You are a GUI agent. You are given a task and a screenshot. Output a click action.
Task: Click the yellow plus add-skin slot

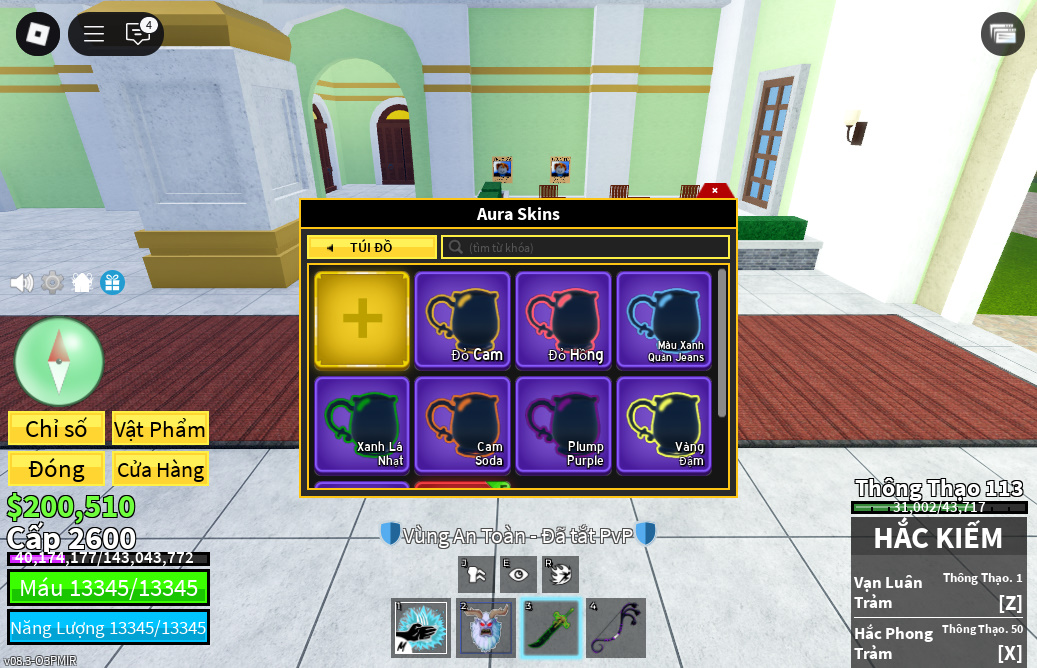point(362,319)
